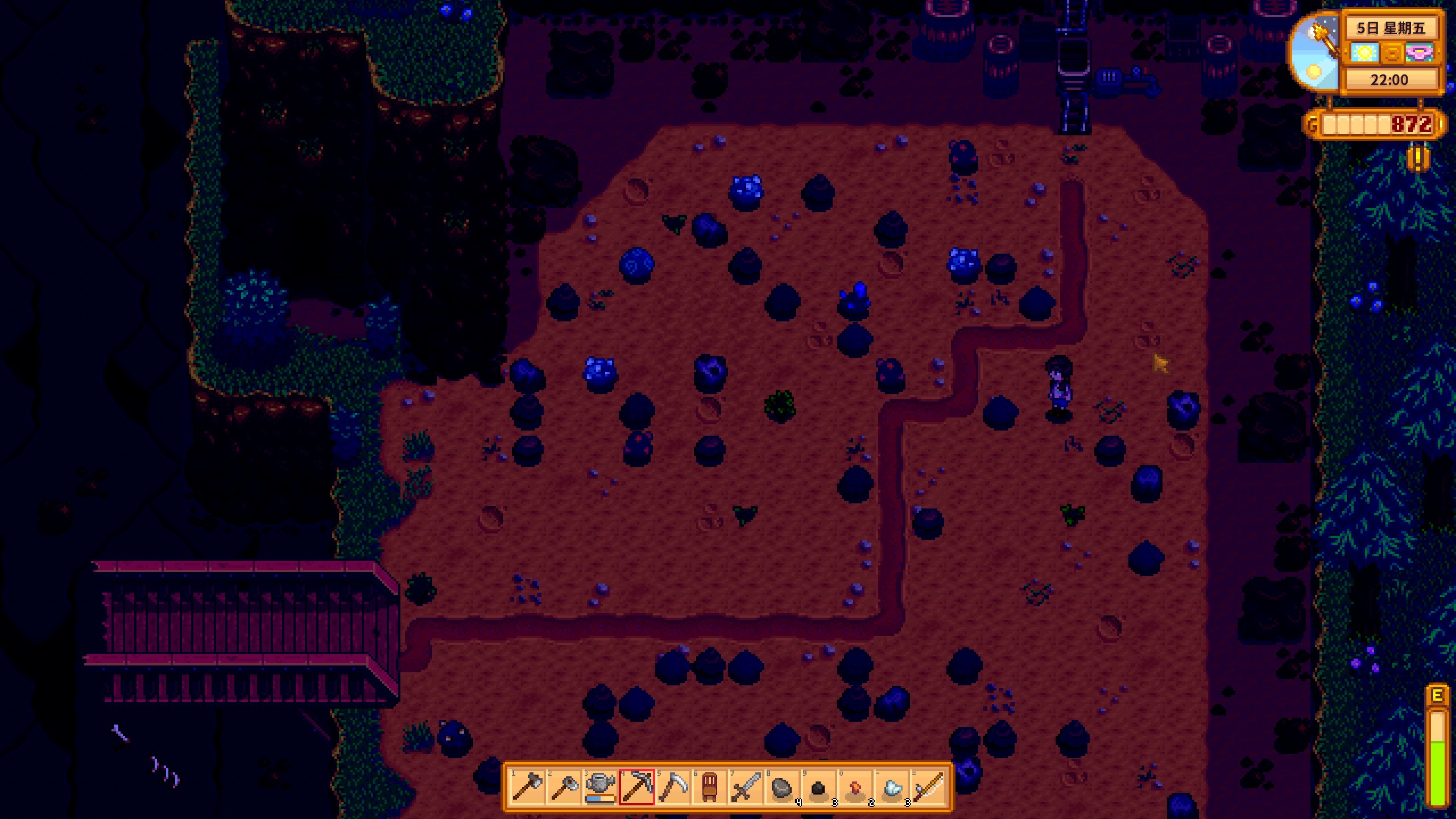Pick the stone stack slot
Screen dimensions: 1456x819
[782, 787]
